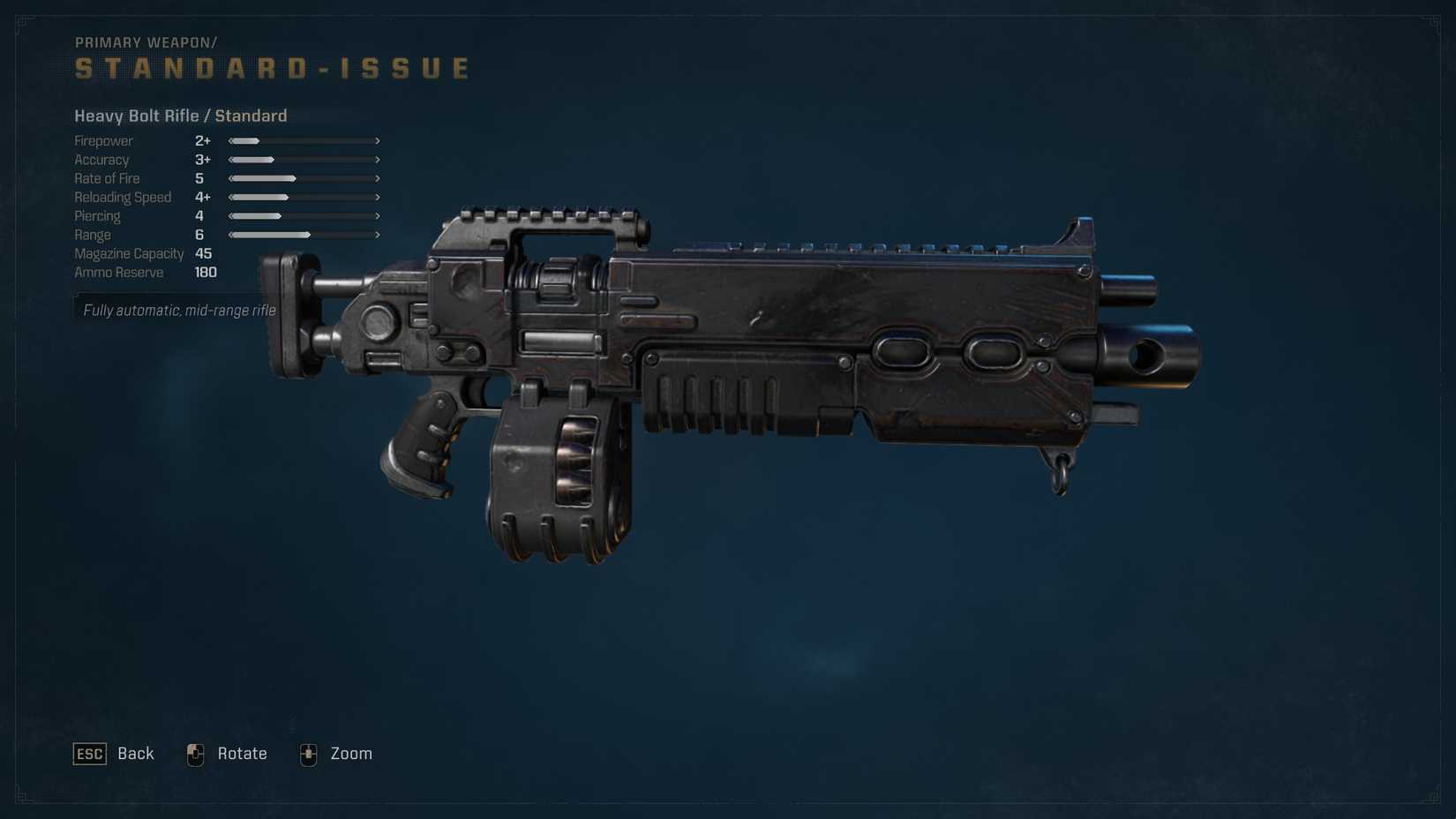This screenshot has width=1456, height=819.
Task: Click the right arrow on the Range bar
Action: pyautogui.click(x=377, y=235)
